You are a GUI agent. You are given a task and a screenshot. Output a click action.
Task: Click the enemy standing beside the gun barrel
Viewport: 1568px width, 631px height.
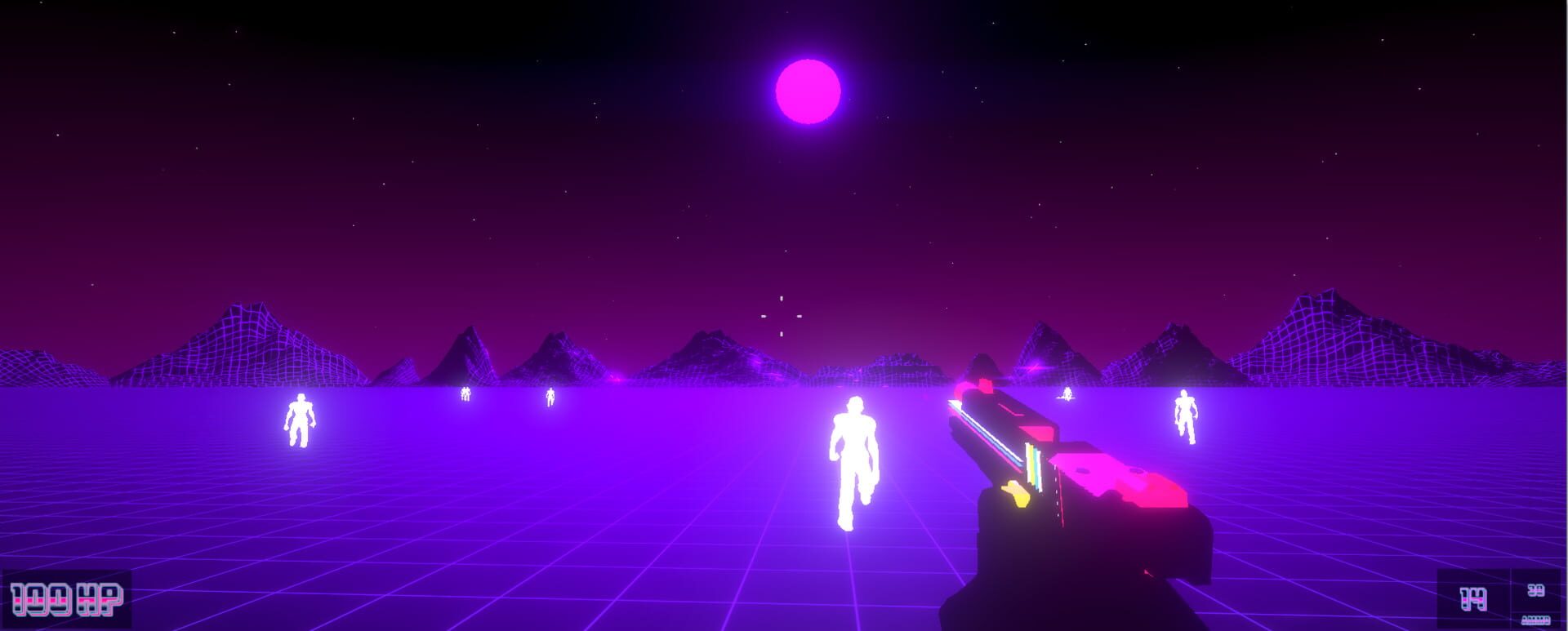pos(1067,394)
